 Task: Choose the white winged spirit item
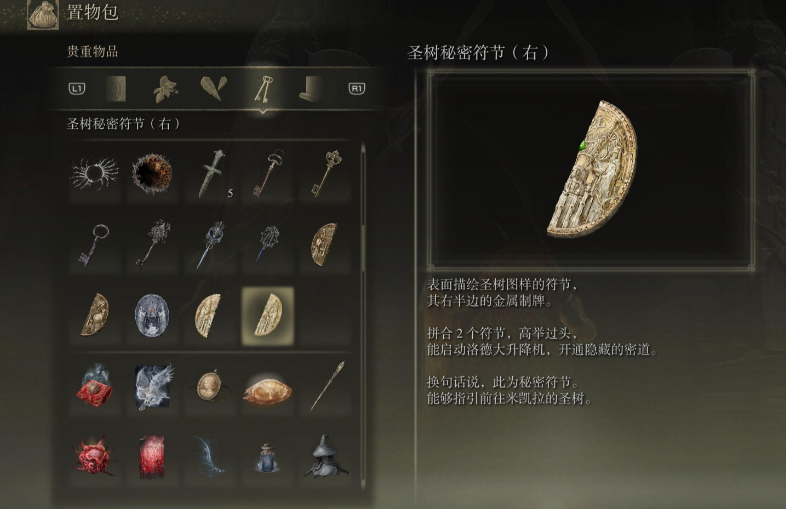click(153, 384)
